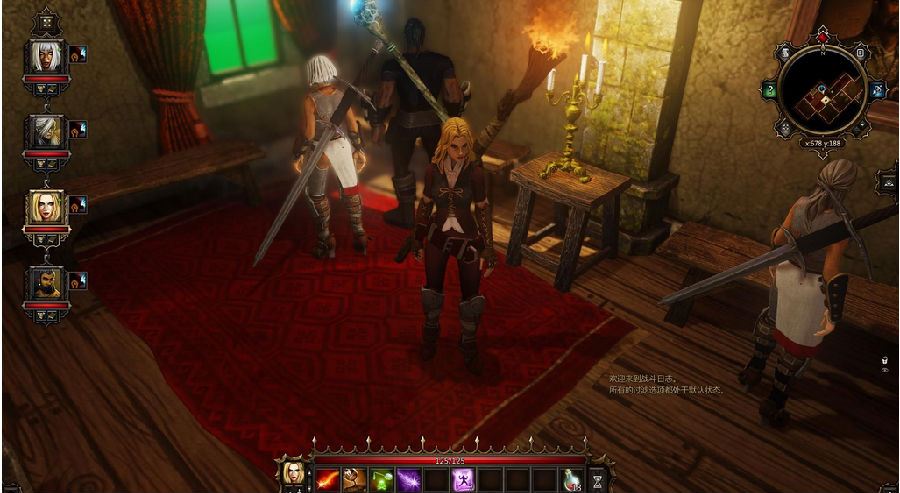Select the blonde woman's party portrait
The height and width of the screenshot is (493, 900).
tap(46, 206)
